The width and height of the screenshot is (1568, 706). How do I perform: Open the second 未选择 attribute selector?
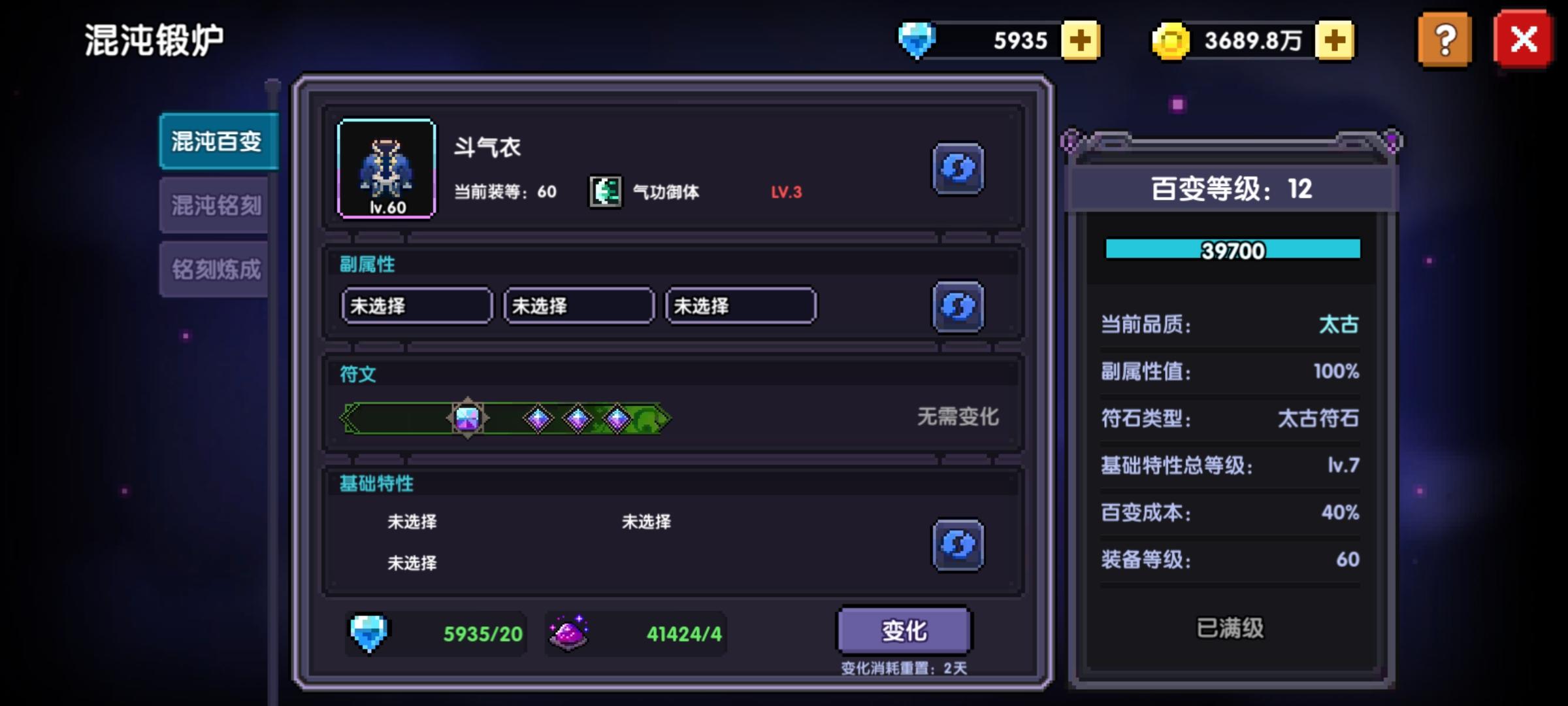tap(578, 305)
